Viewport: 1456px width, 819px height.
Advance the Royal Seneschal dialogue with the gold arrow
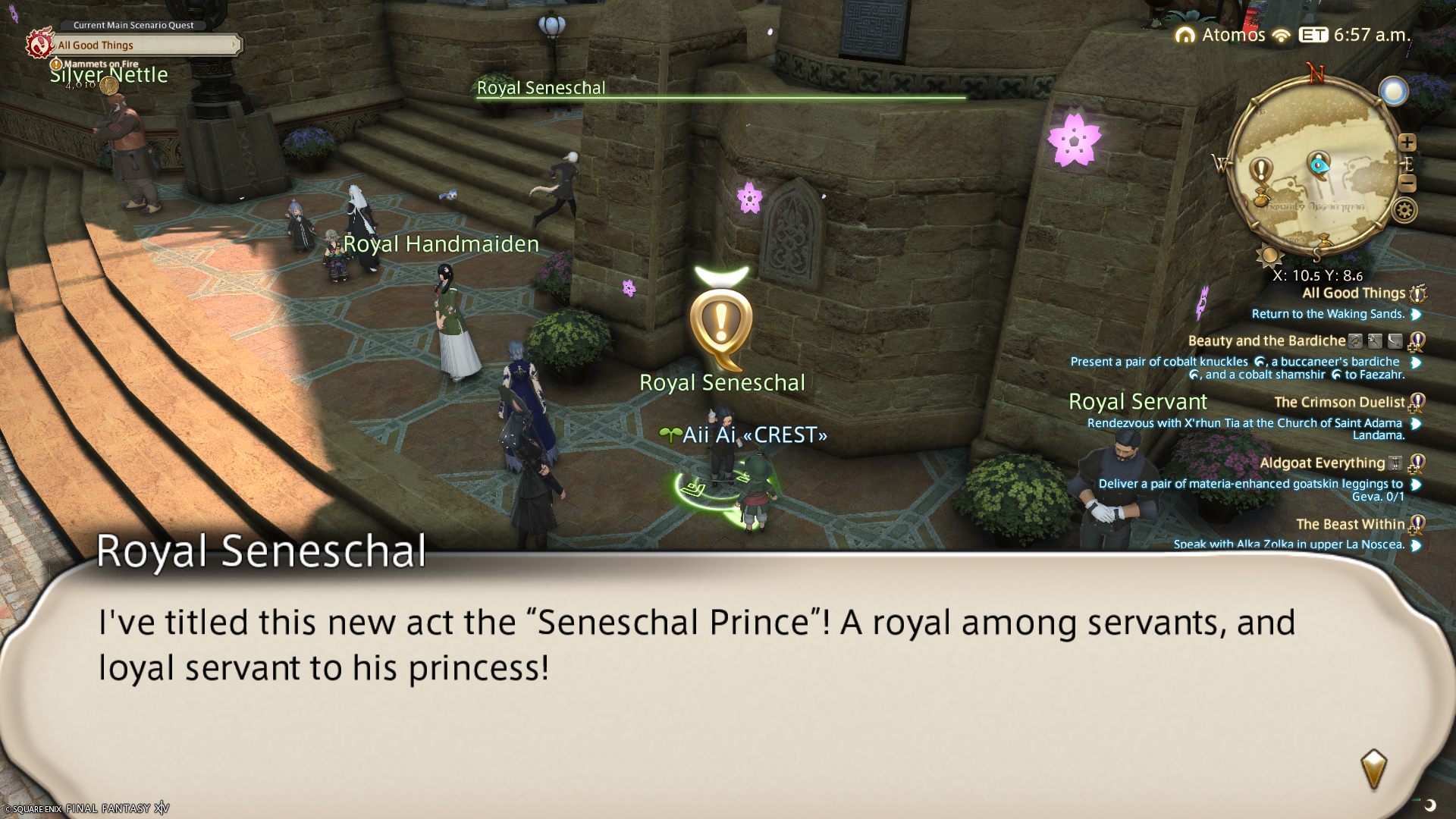coord(1373,768)
